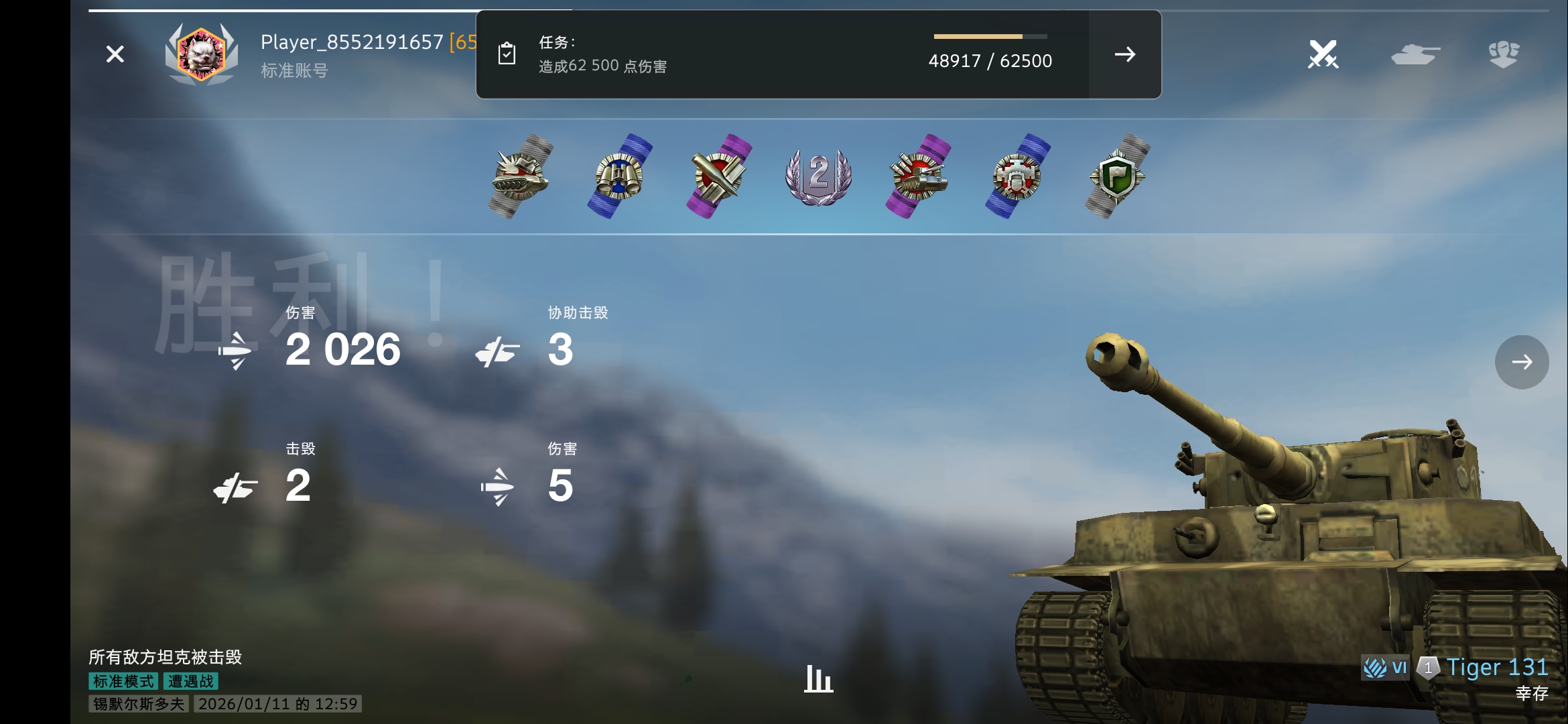The height and width of the screenshot is (724, 1568).
Task: Select the Tiger 131 vehicle label
Action: point(1496,668)
